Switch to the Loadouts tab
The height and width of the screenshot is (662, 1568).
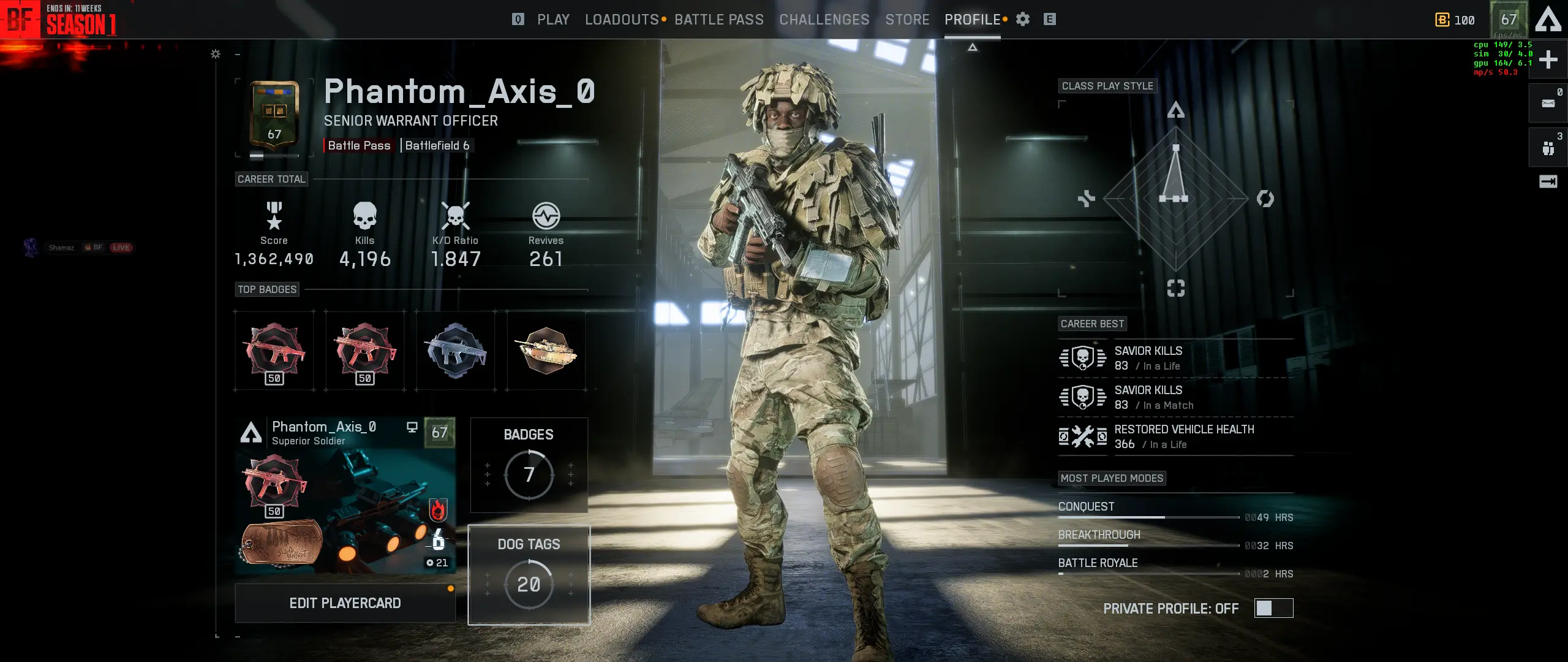tap(621, 20)
